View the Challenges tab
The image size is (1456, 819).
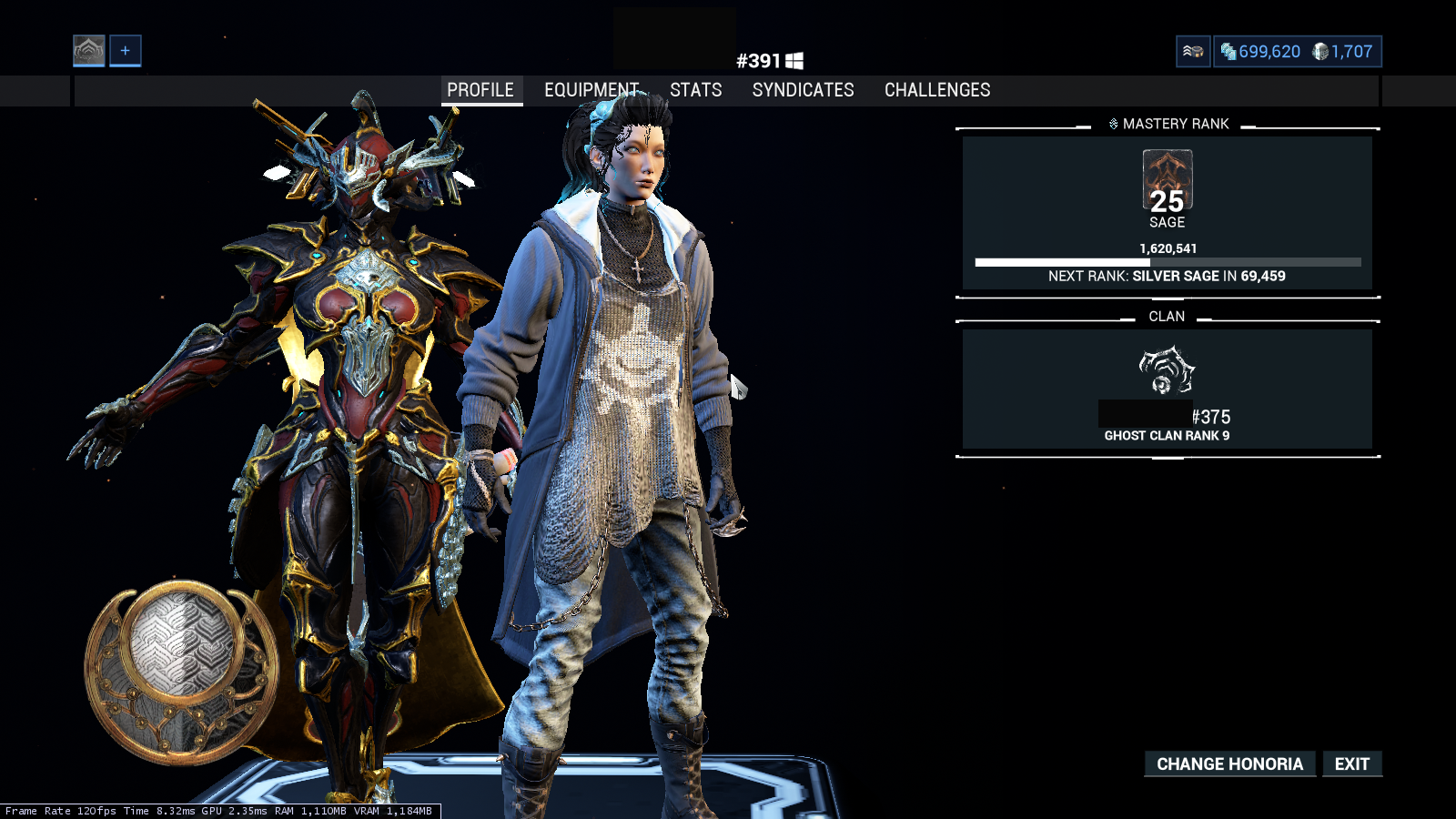pyautogui.click(x=937, y=90)
